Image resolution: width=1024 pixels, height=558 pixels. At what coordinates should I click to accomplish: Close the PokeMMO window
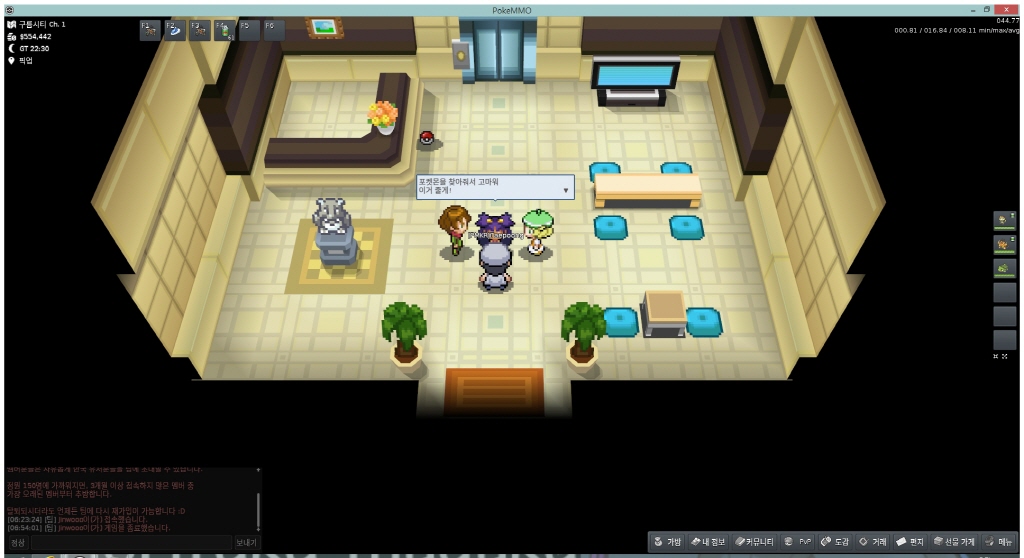point(1004,9)
